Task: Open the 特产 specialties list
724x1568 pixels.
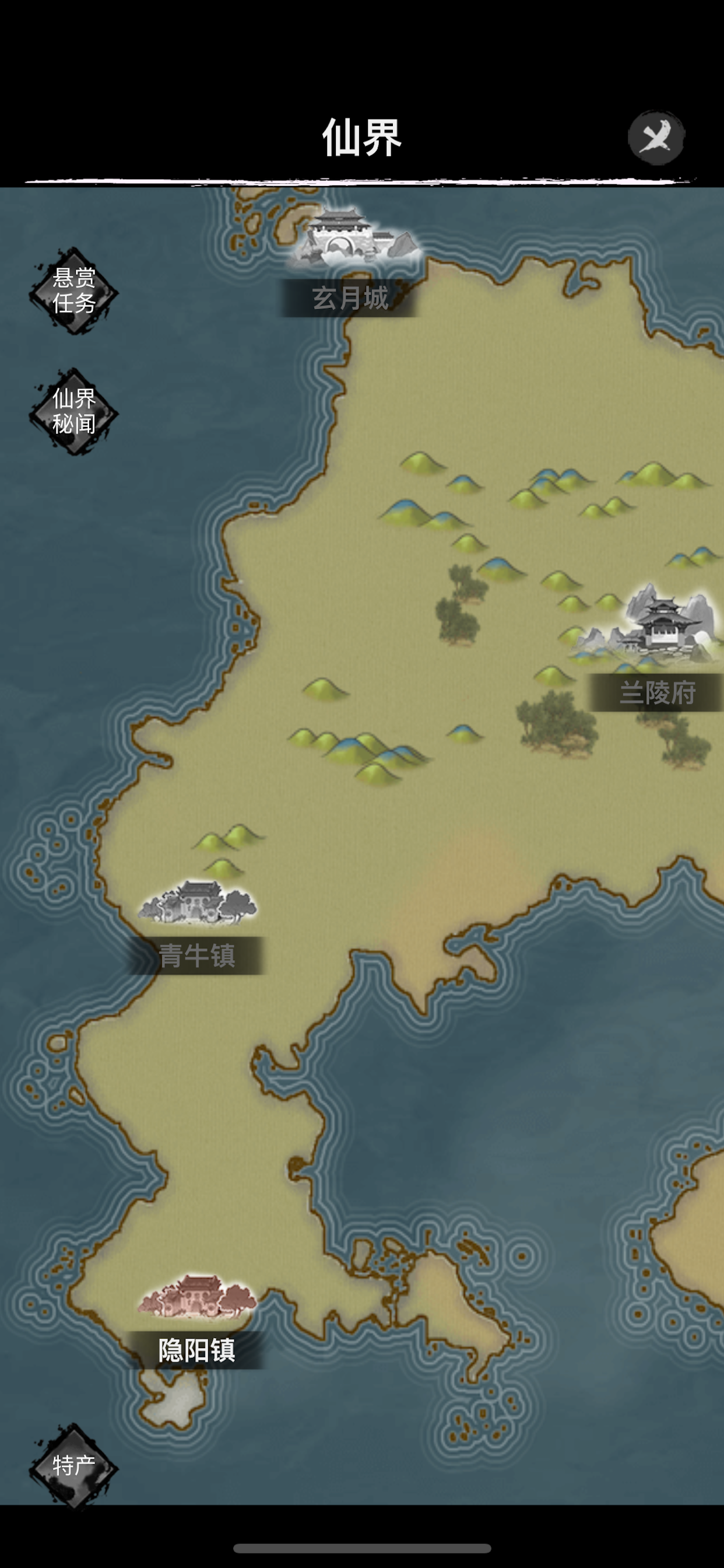Action: (x=73, y=1466)
